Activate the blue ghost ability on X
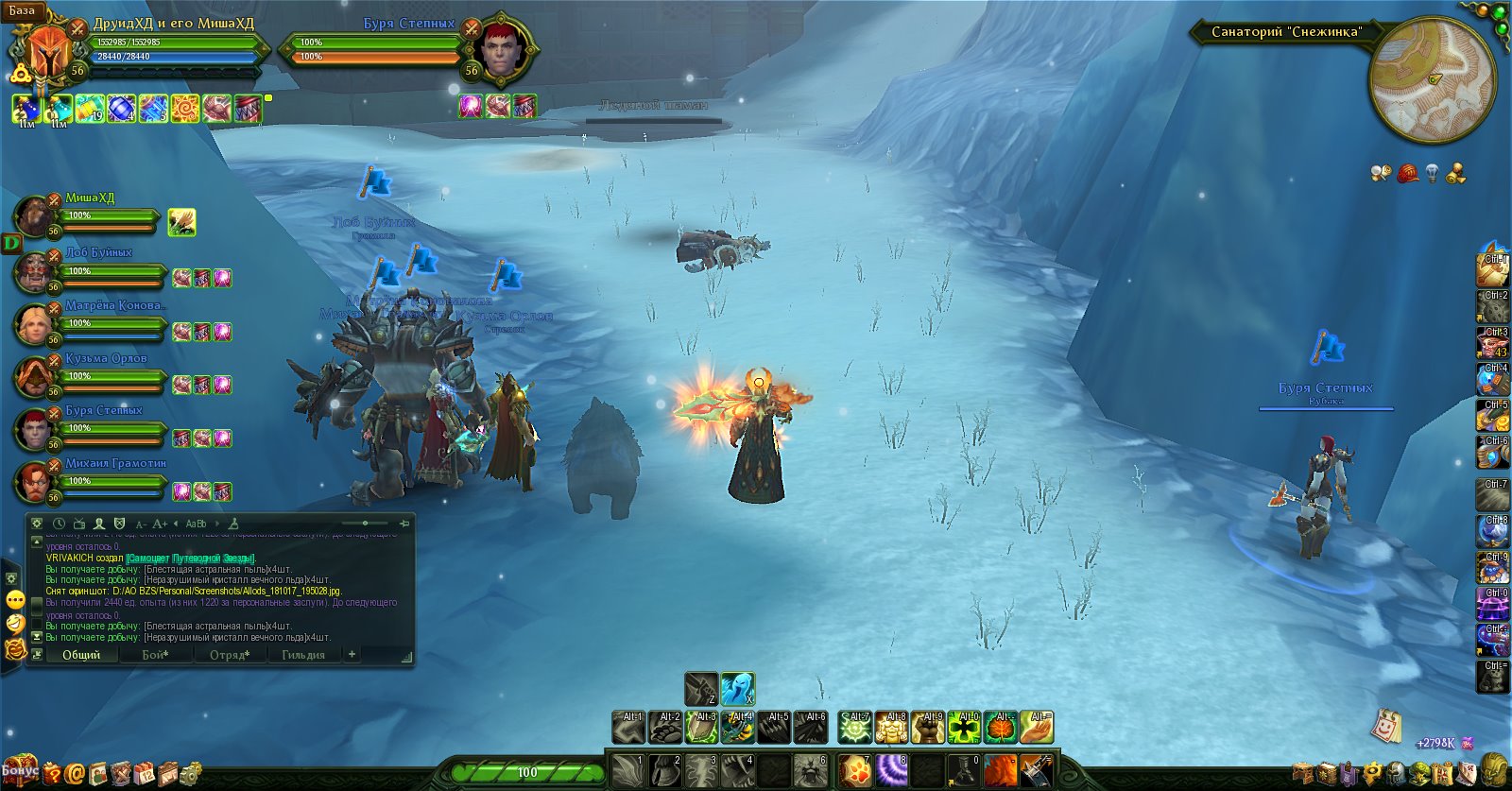1512x791 pixels. point(737,689)
